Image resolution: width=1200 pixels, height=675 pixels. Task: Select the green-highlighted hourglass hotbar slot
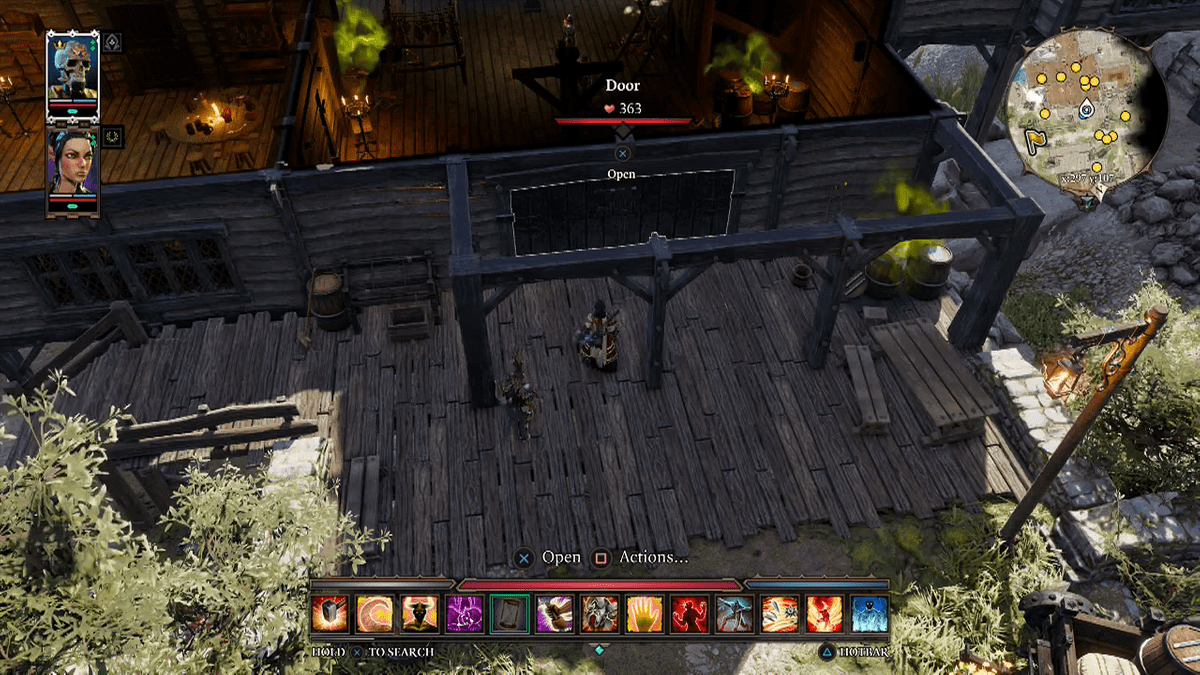point(509,614)
